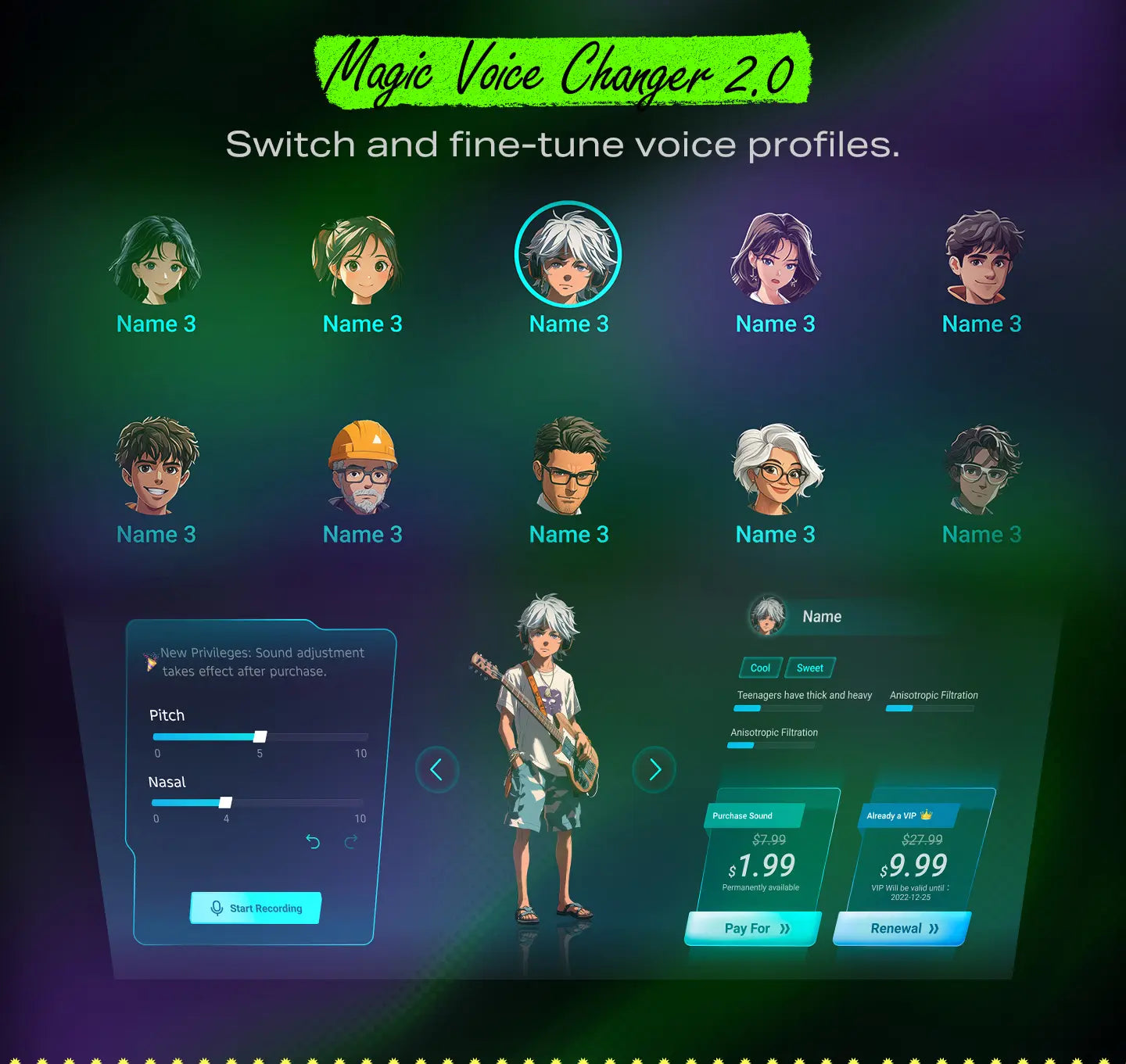Image resolution: width=1126 pixels, height=1064 pixels.
Task: Show the next character with right arrow
Action: [x=654, y=770]
